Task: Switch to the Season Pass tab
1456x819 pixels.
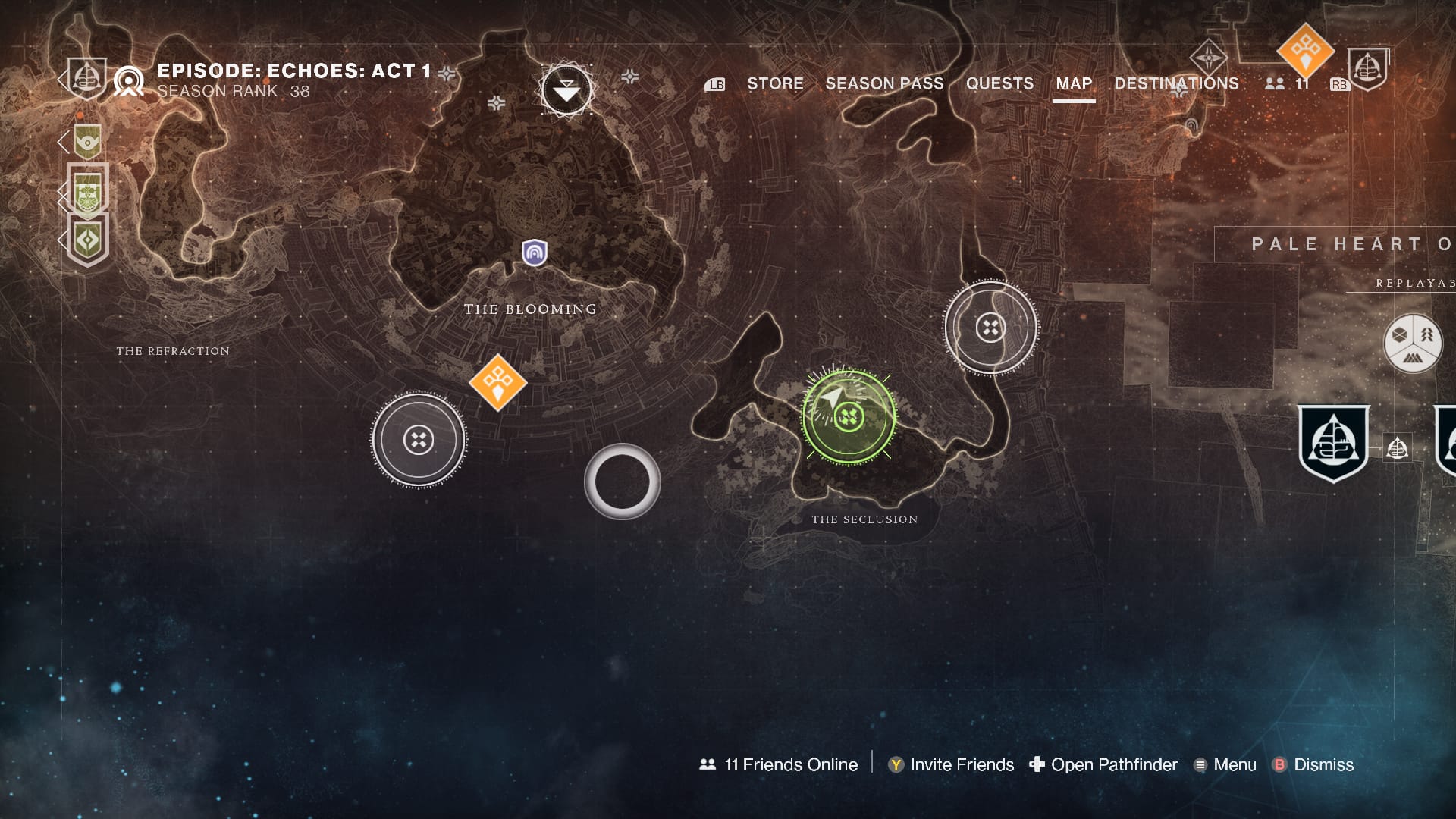Action: tap(884, 83)
